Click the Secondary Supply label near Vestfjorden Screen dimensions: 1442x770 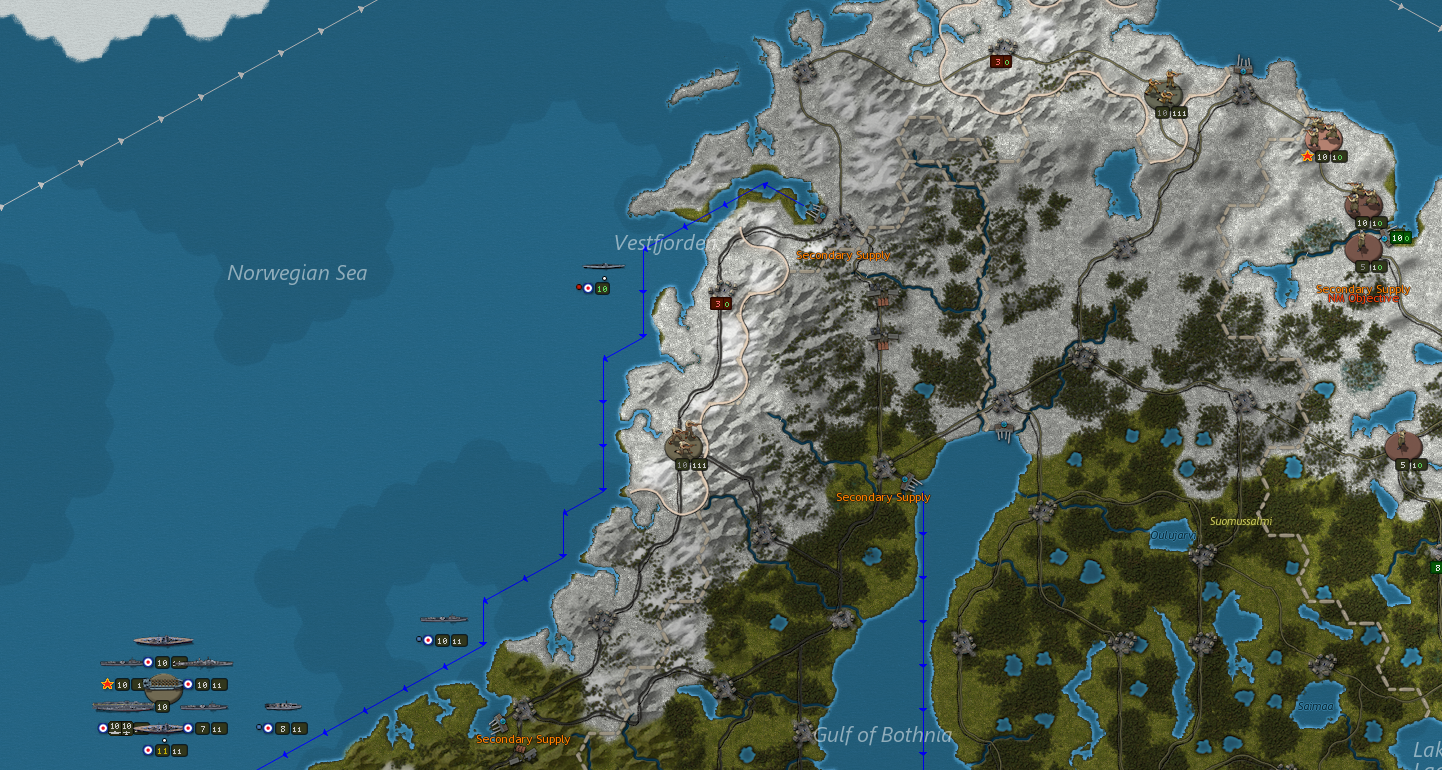click(842, 256)
